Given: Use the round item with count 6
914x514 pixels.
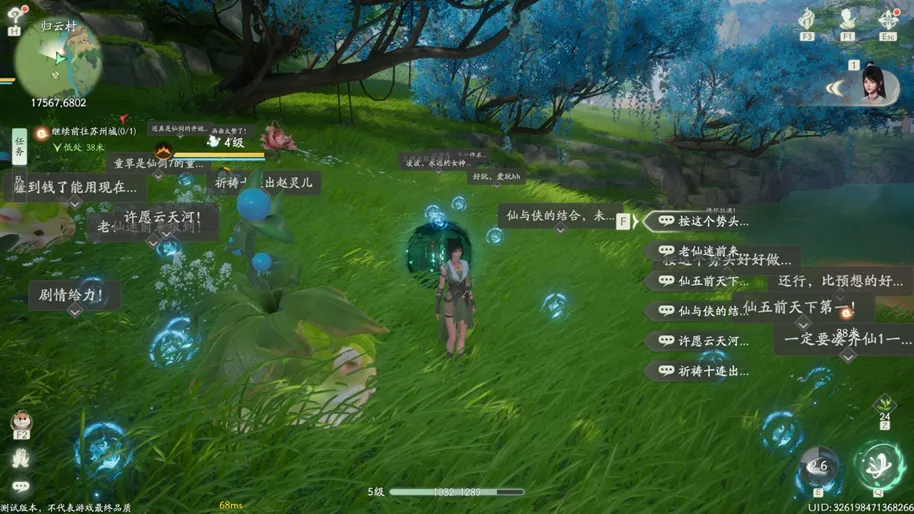Looking at the screenshot, I should pyautogui.click(x=817, y=467).
